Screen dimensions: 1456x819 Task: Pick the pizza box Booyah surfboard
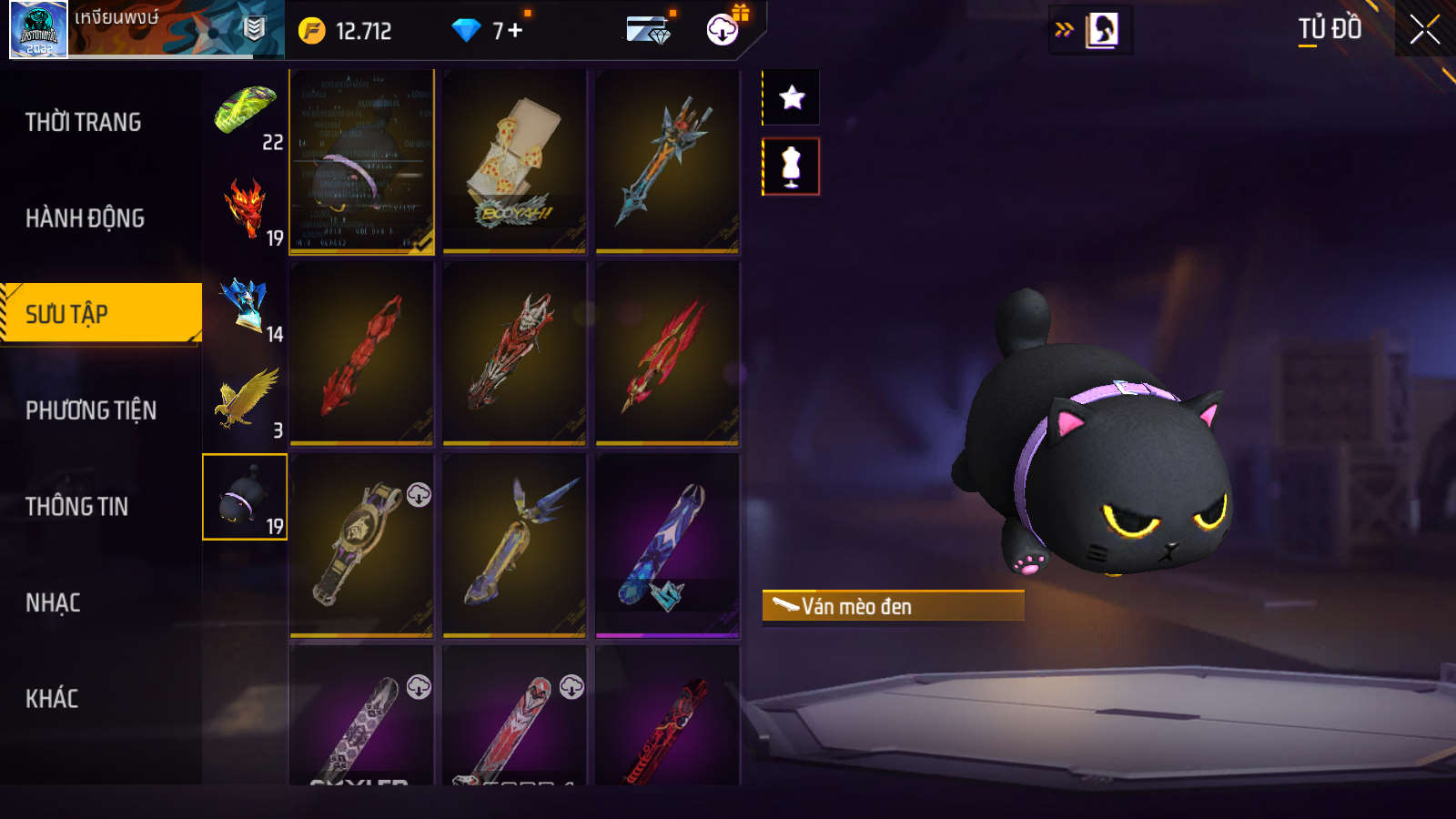514,161
